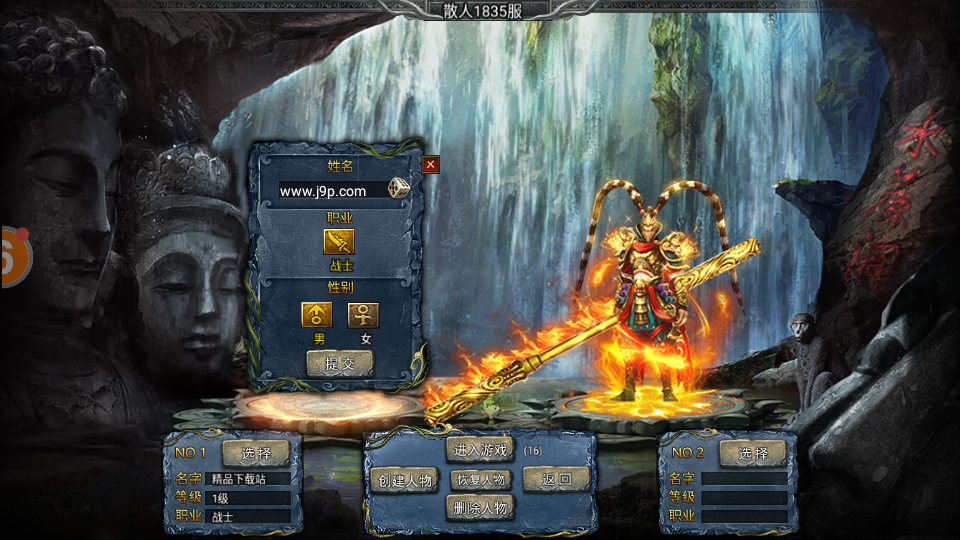Image resolution: width=960 pixels, height=540 pixels.
Task: Select the warrior class icon
Action: click(339, 242)
